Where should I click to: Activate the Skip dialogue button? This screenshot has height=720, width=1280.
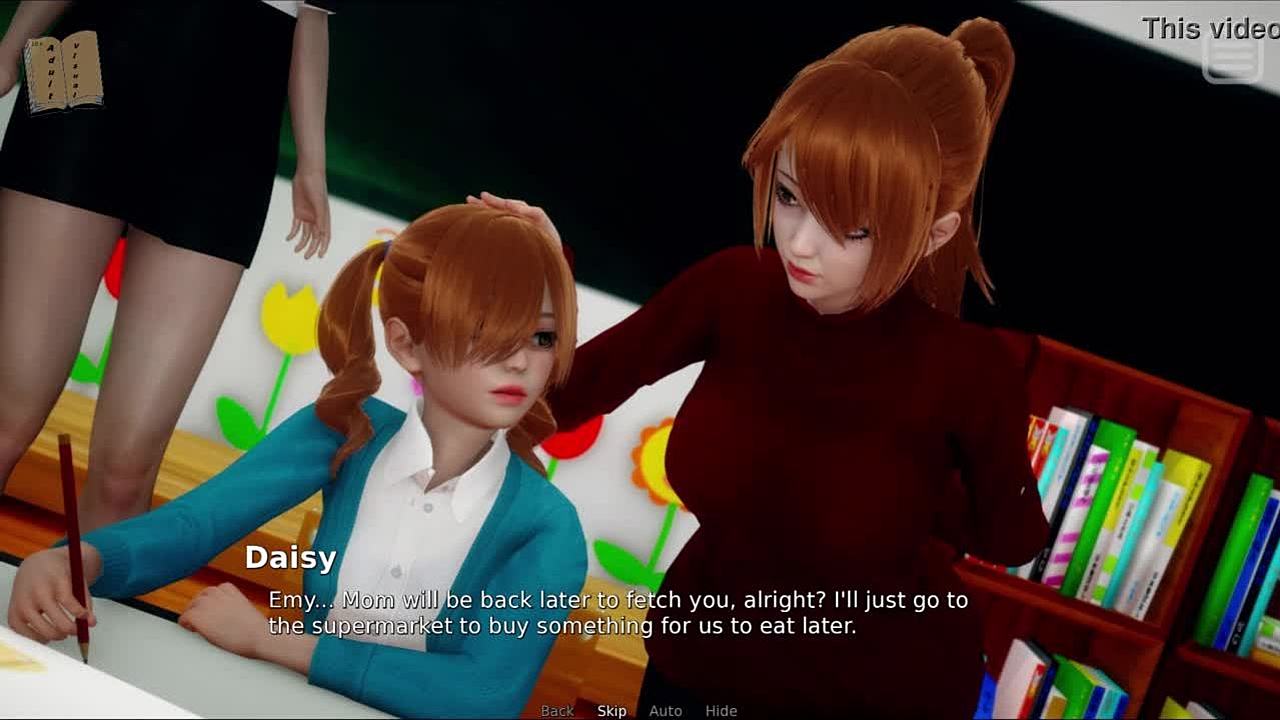[612, 711]
